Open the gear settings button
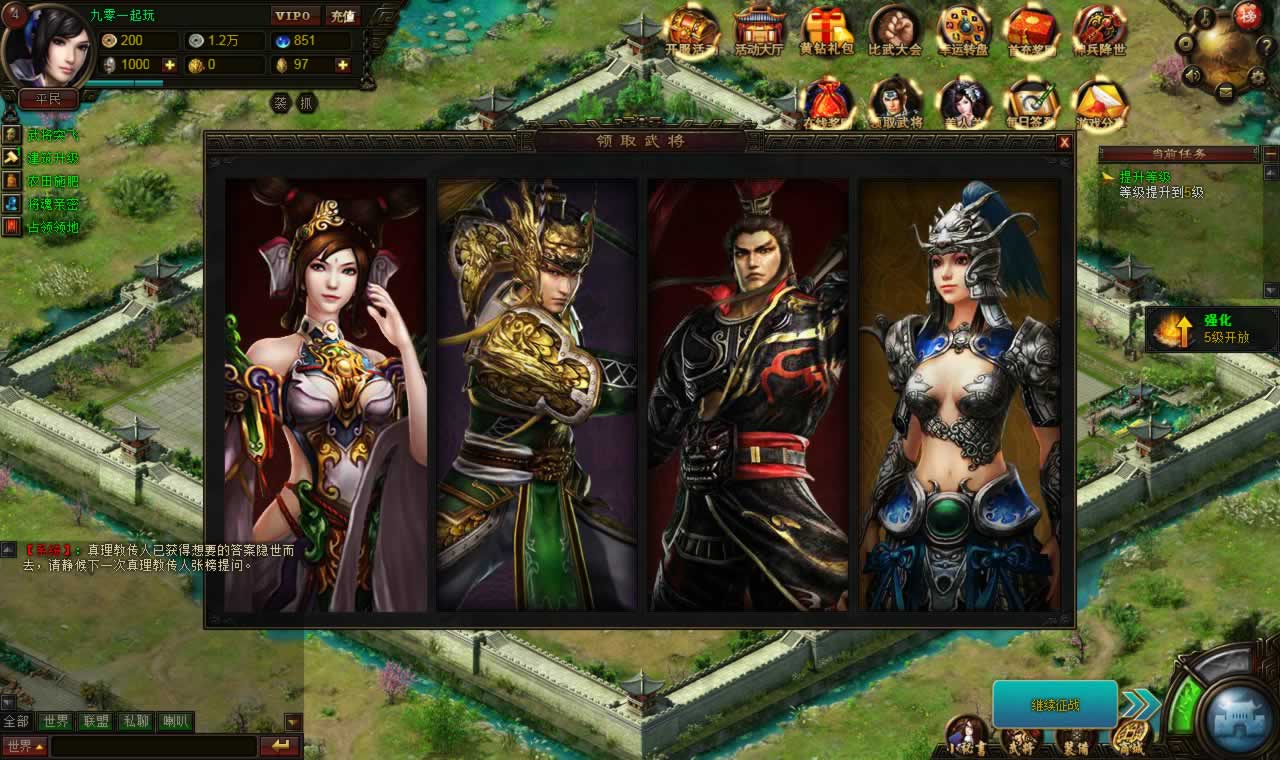Screen dimensions: 1280x760 pos(1258,76)
